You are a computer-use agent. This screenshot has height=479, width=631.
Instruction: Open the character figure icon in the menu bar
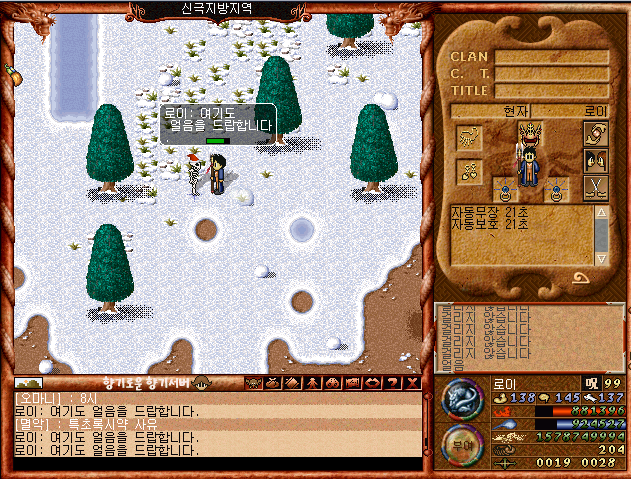pyautogui.click(x=309, y=382)
